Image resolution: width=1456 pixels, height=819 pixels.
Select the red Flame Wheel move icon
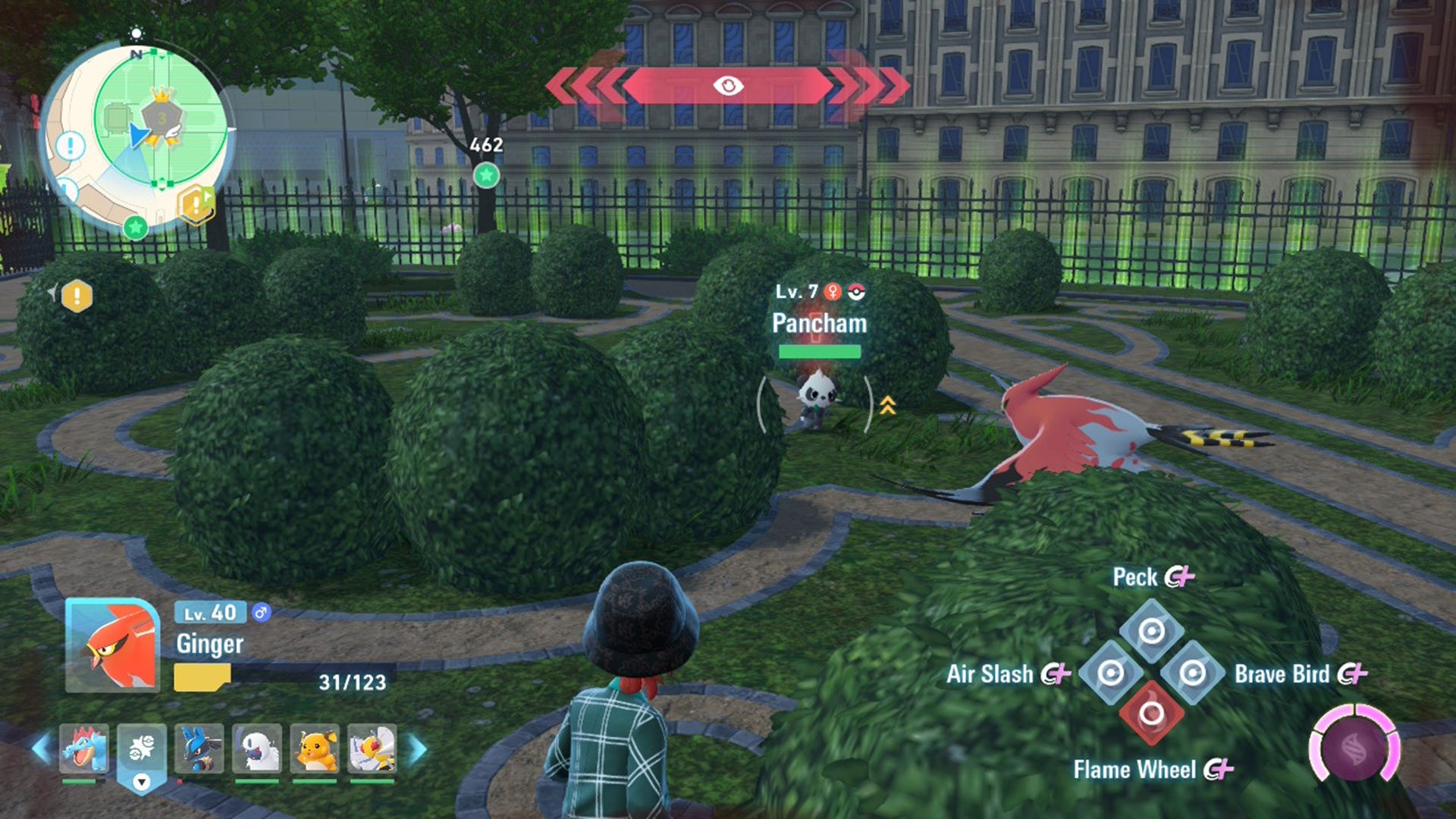(1151, 713)
